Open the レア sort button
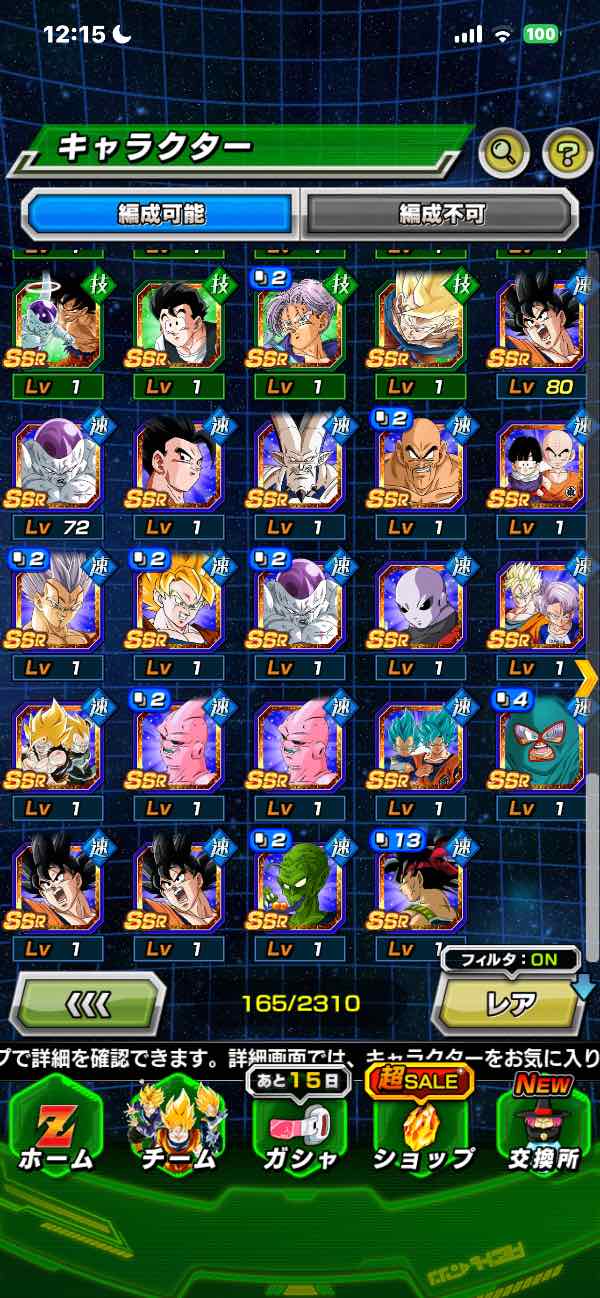Screen dimensions: 600x1298 coord(510,1003)
